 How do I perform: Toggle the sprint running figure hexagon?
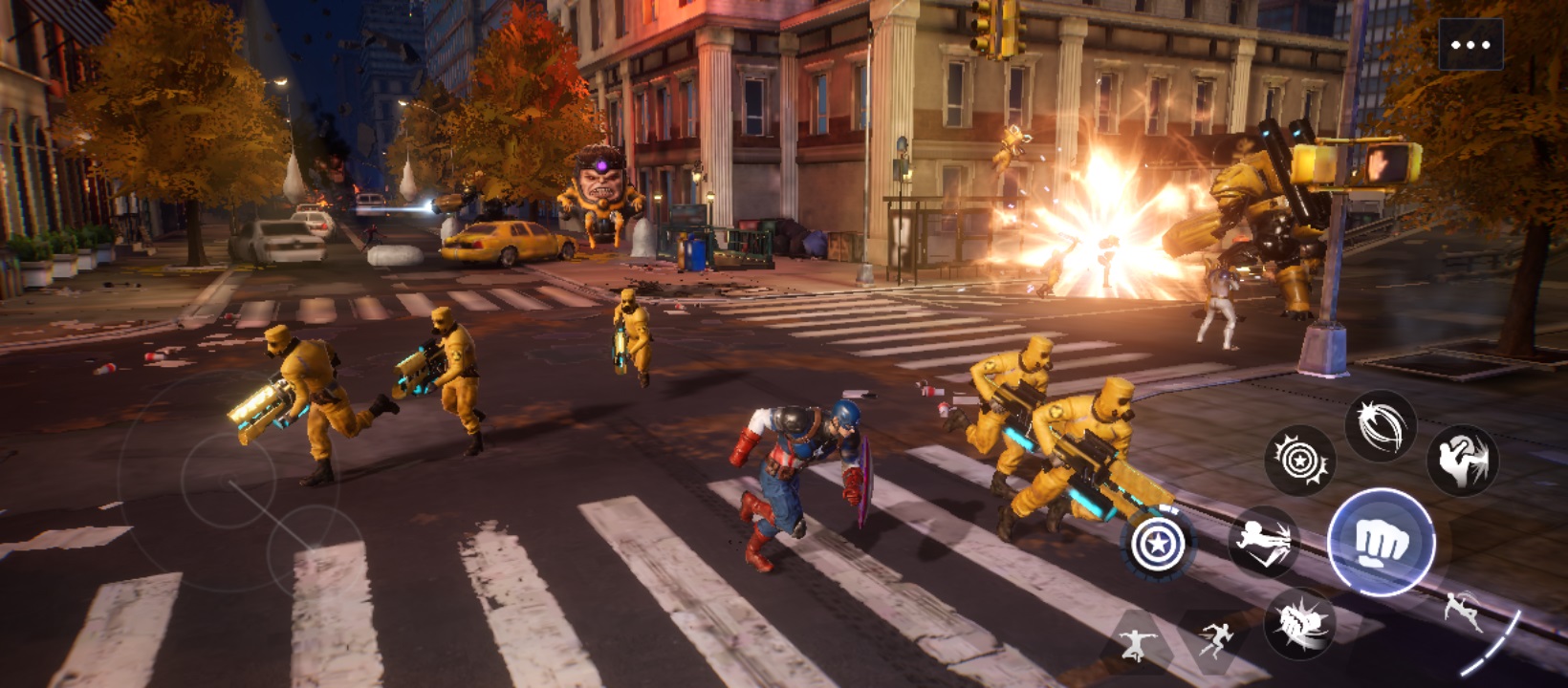pos(1215,639)
